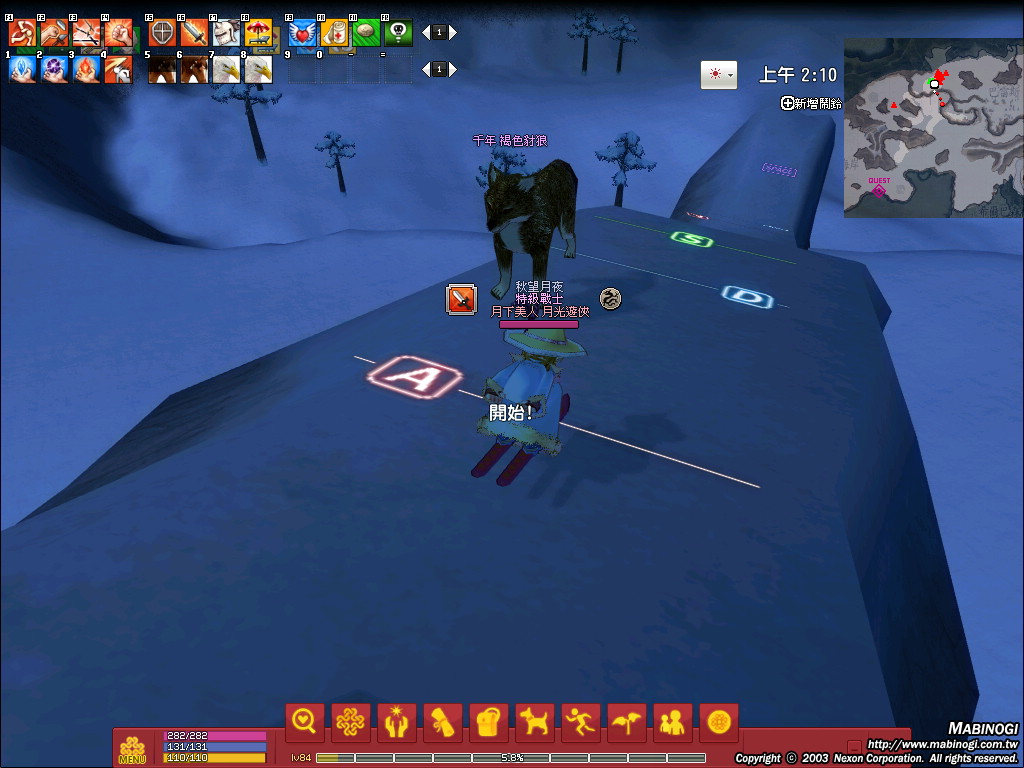Open the main MENU button
Viewport: 1024px width, 768px height.
[x=131, y=750]
